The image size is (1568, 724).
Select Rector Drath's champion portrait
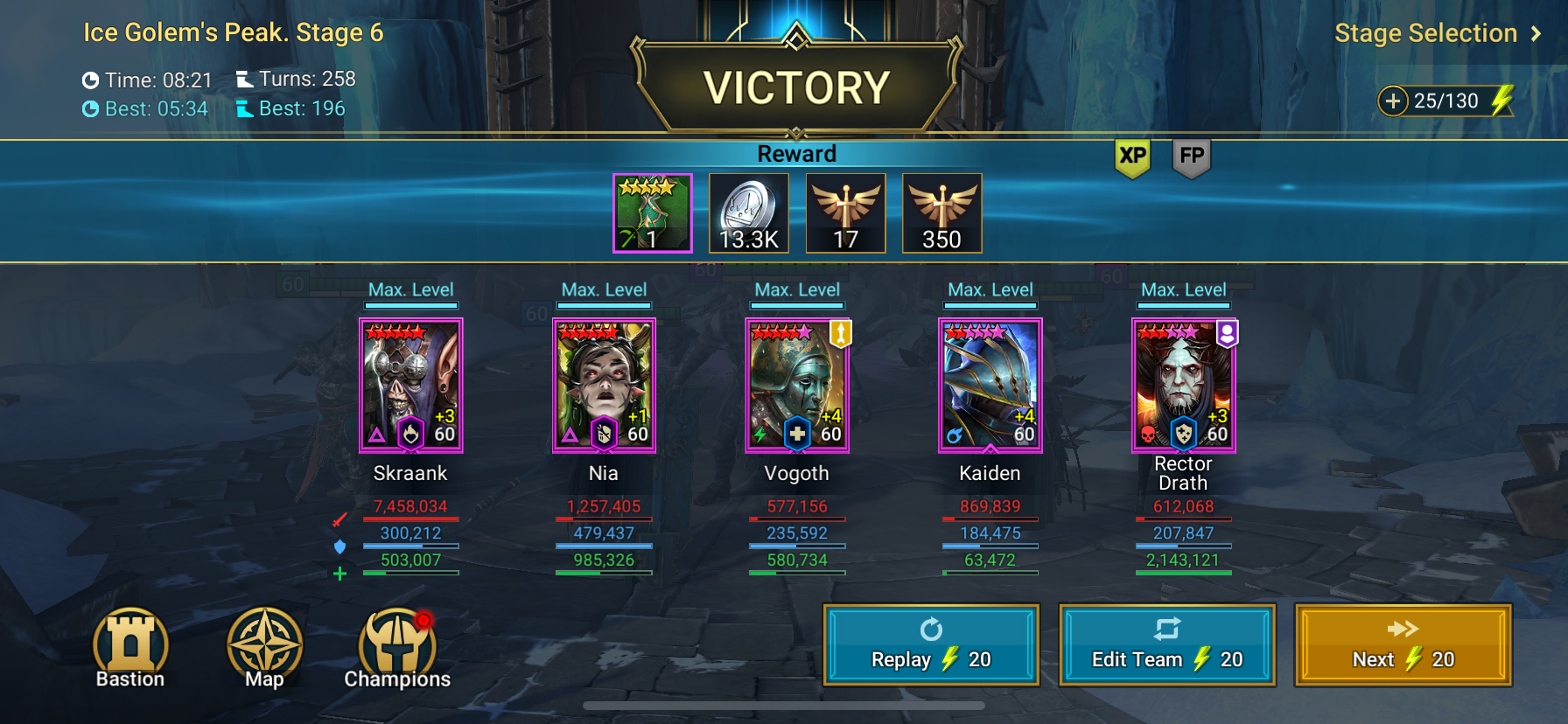click(x=1183, y=386)
